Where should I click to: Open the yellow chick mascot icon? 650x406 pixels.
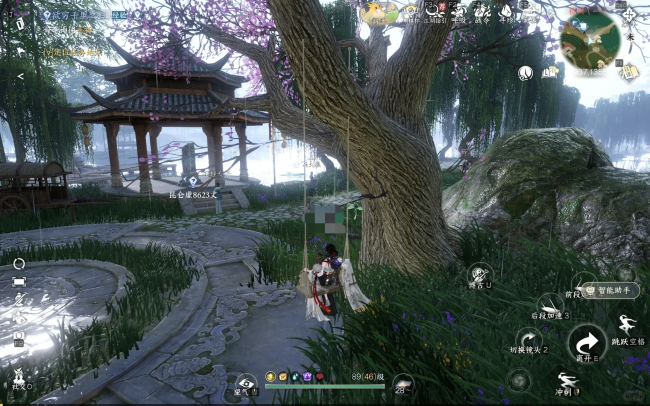pyautogui.click(x=378, y=12)
